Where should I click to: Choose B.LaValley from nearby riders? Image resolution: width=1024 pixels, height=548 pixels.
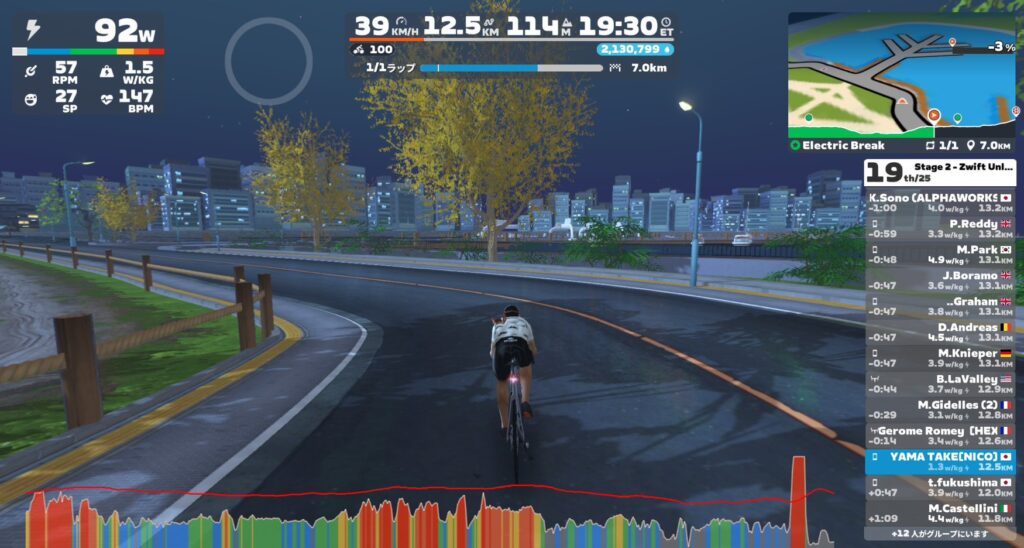(939, 385)
